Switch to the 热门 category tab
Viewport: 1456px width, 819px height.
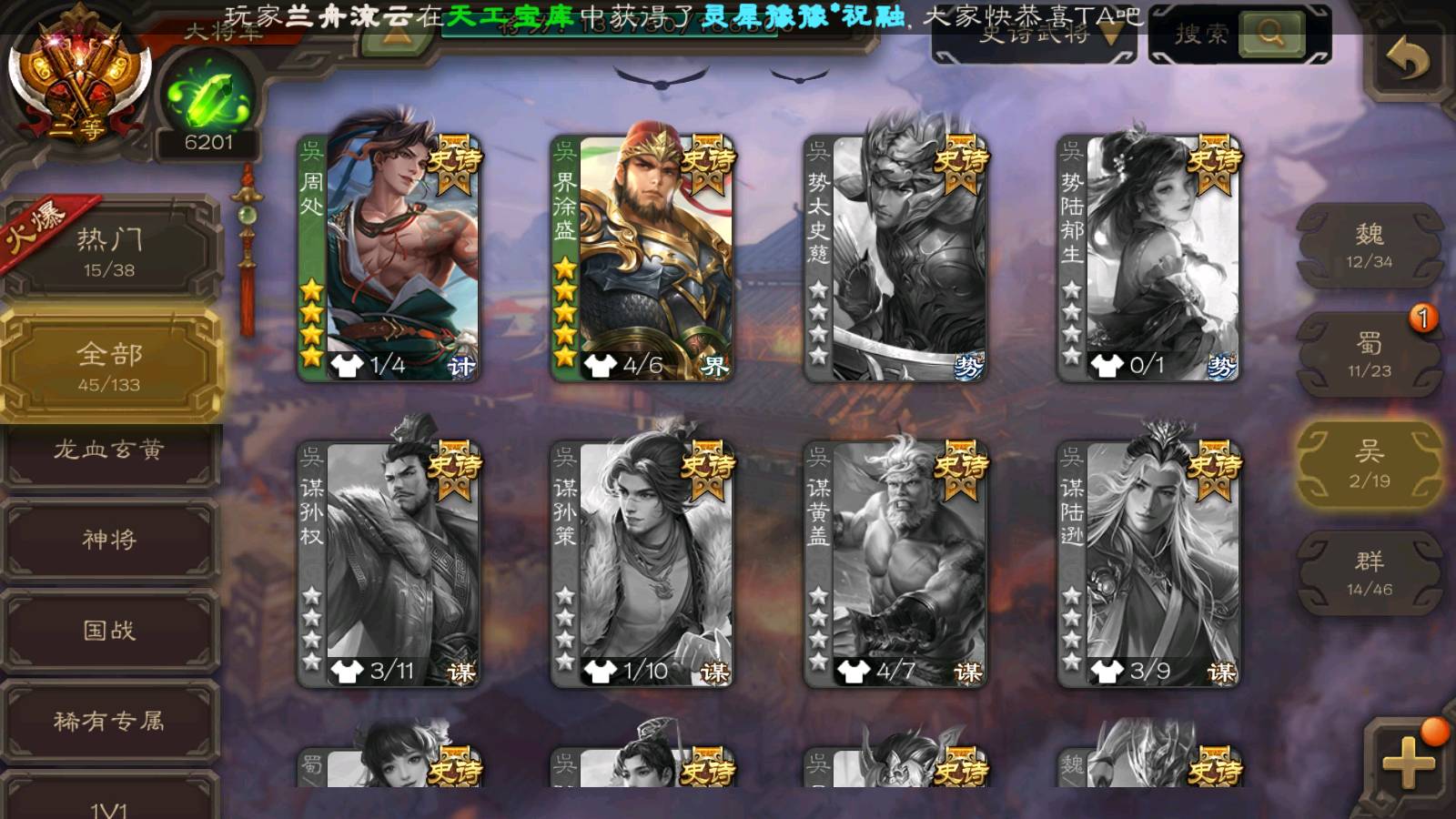[x=110, y=251]
